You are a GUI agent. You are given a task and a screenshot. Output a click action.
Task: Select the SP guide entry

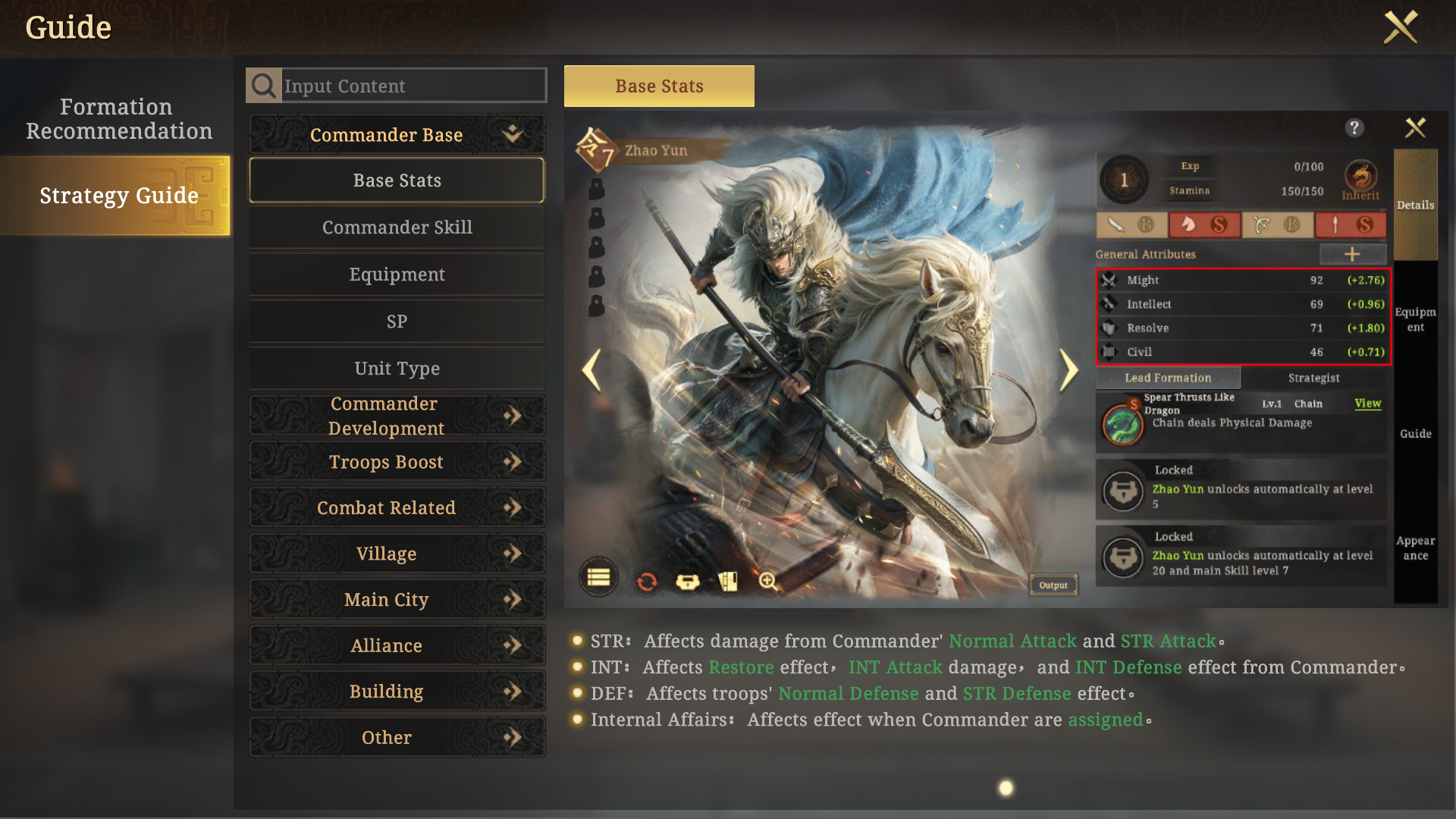click(x=397, y=322)
